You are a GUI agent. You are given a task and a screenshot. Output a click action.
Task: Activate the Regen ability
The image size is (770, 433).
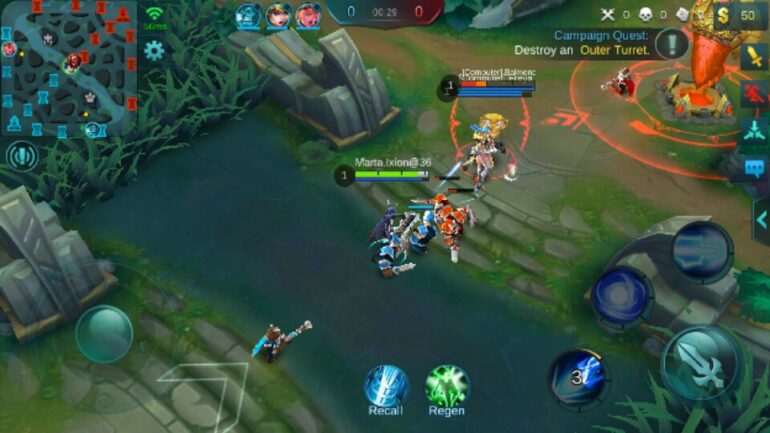[446, 385]
